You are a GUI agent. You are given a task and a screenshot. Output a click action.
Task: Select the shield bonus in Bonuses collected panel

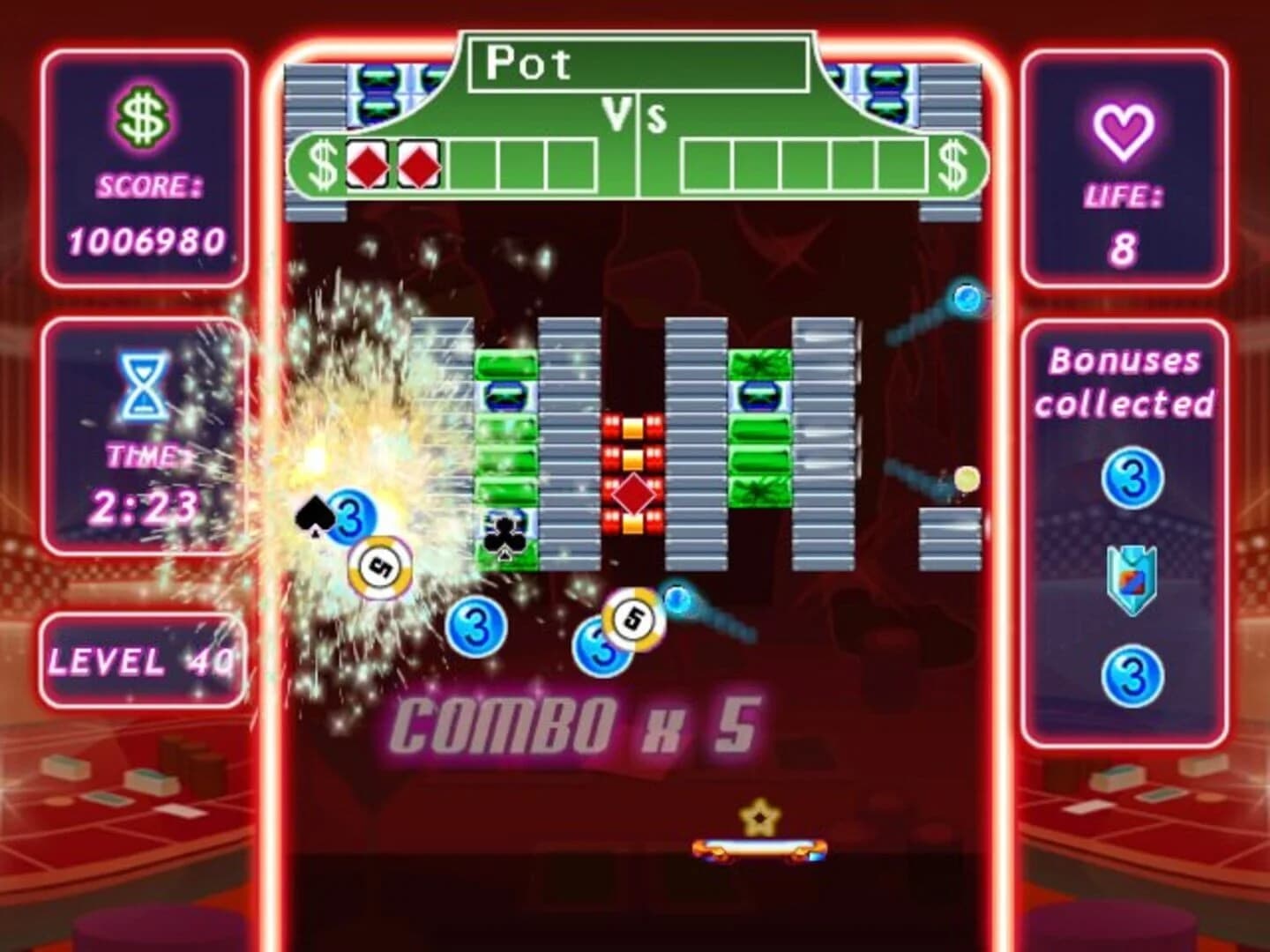(1133, 581)
